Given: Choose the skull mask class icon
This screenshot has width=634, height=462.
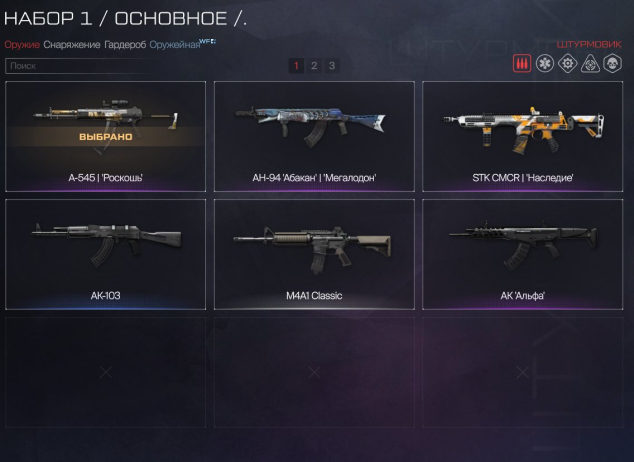Looking at the screenshot, I should (x=614, y=64).
